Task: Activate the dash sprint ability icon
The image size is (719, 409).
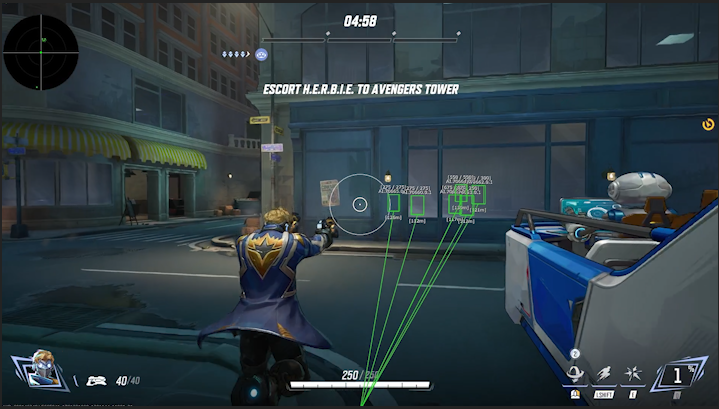Action: coord(606,374)
